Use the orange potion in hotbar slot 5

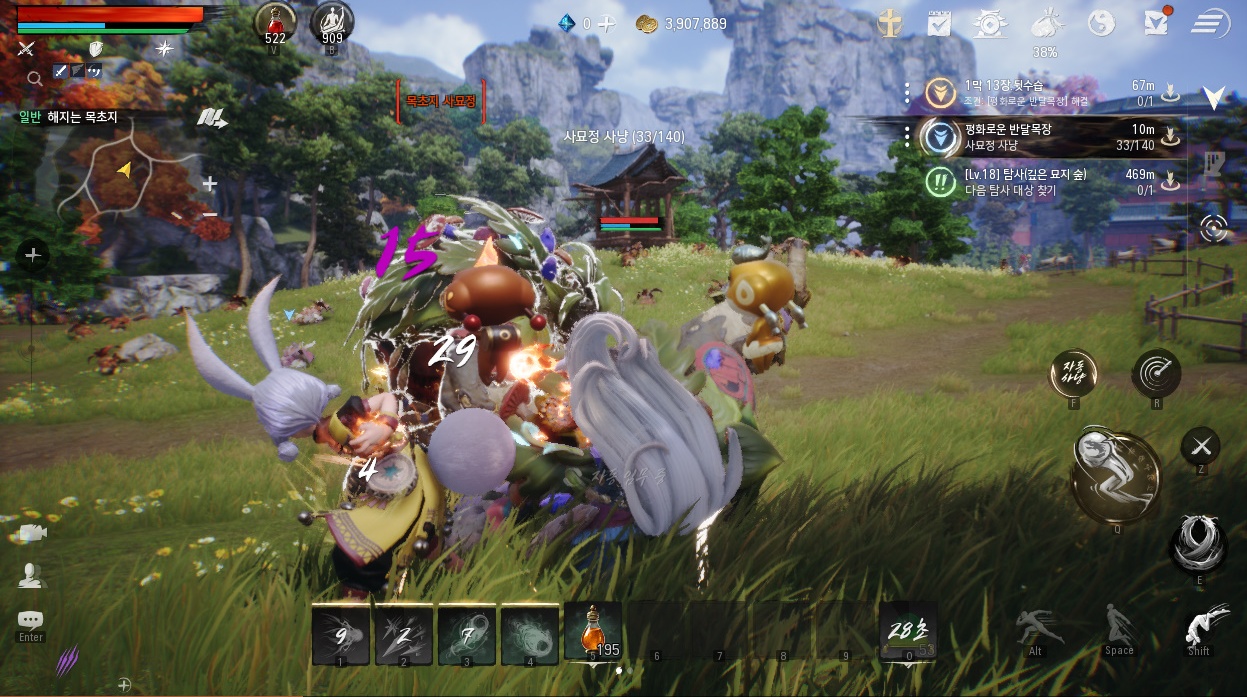pyautogui.click(x=592, y=633)
